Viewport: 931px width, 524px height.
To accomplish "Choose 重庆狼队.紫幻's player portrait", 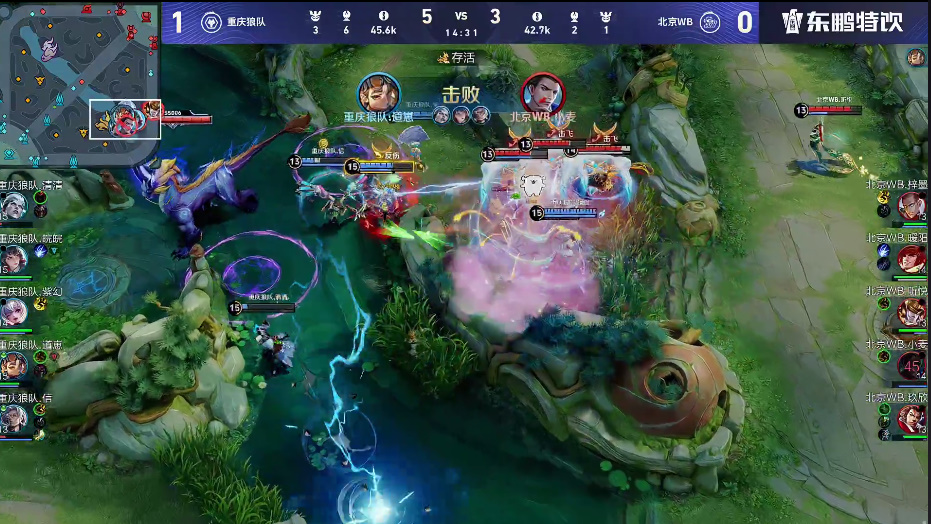I will 13,312.
